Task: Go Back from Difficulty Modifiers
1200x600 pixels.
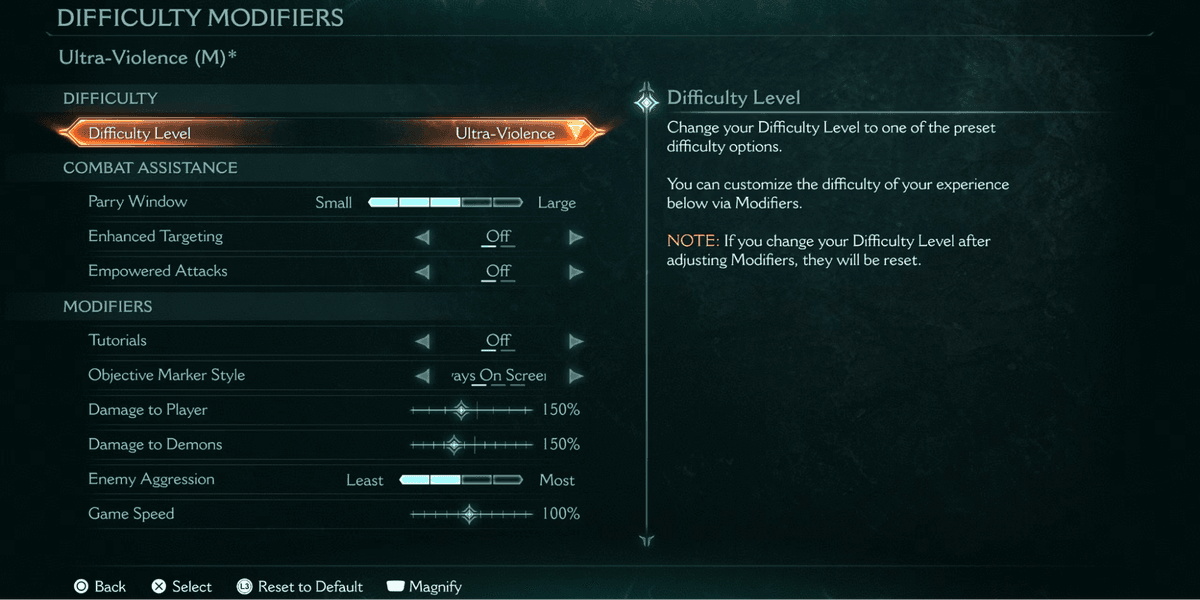Action: coord(100,587)
